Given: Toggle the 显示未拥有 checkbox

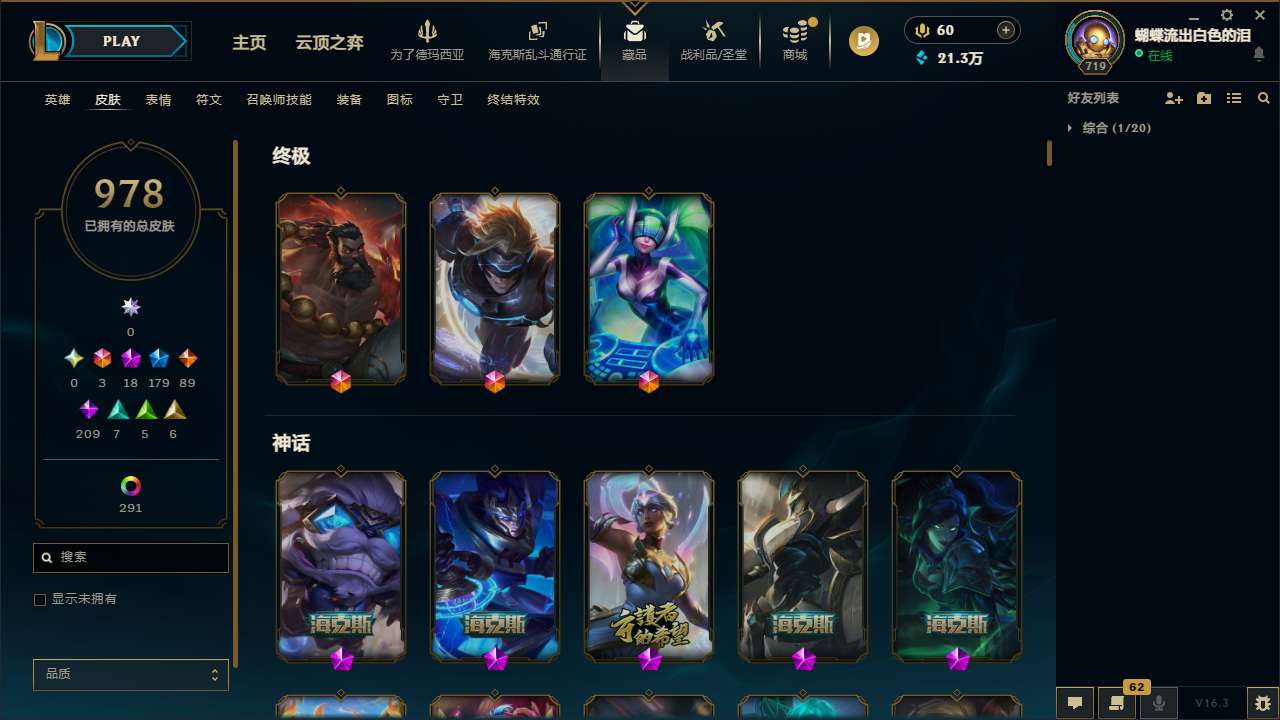Looking at the screenshot, I should coord(40,599).
